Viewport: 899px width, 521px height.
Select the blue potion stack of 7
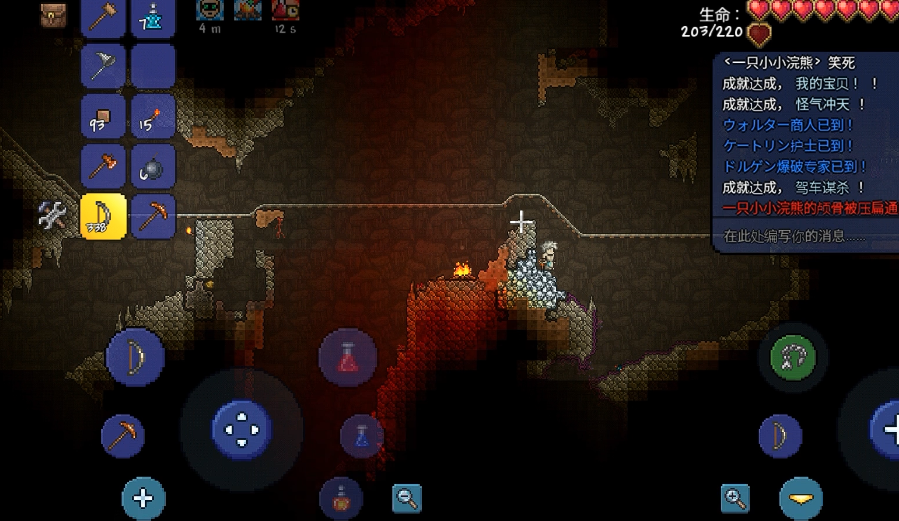tap(153, 17)
